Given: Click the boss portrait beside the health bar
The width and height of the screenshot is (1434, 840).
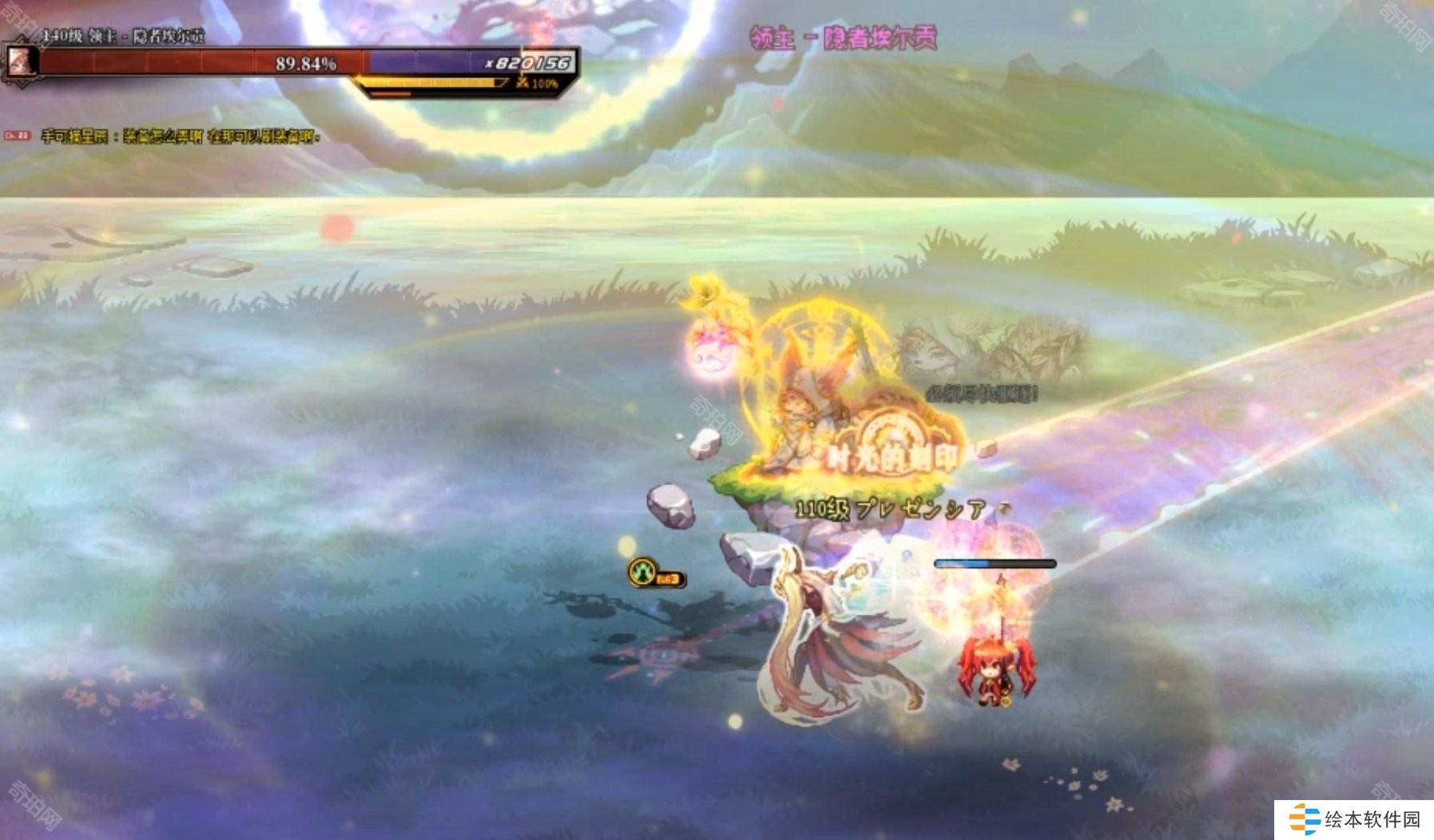Looking at the screenshot, I should (x=20, y=61).
